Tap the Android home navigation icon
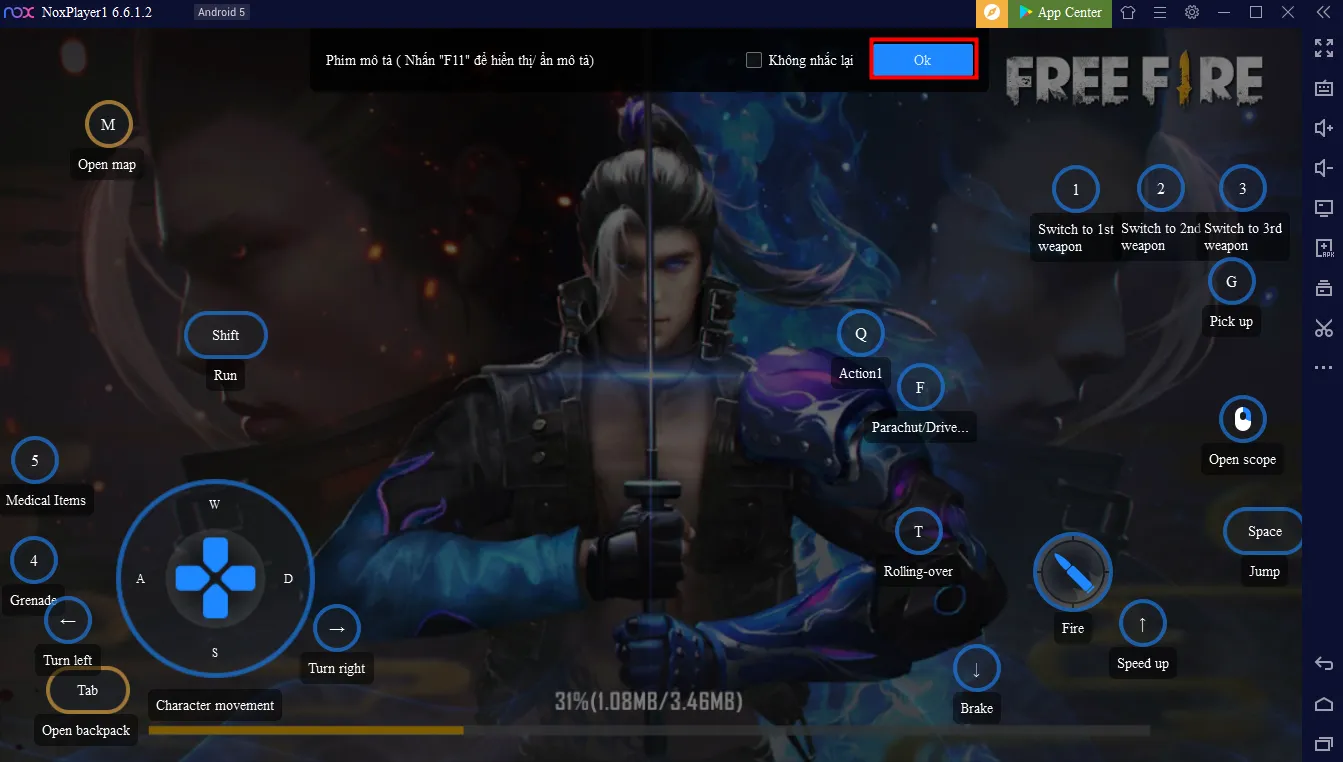Image resolution: width=1343 pixels, height=762 pixels. click(x=1323, y=703)
